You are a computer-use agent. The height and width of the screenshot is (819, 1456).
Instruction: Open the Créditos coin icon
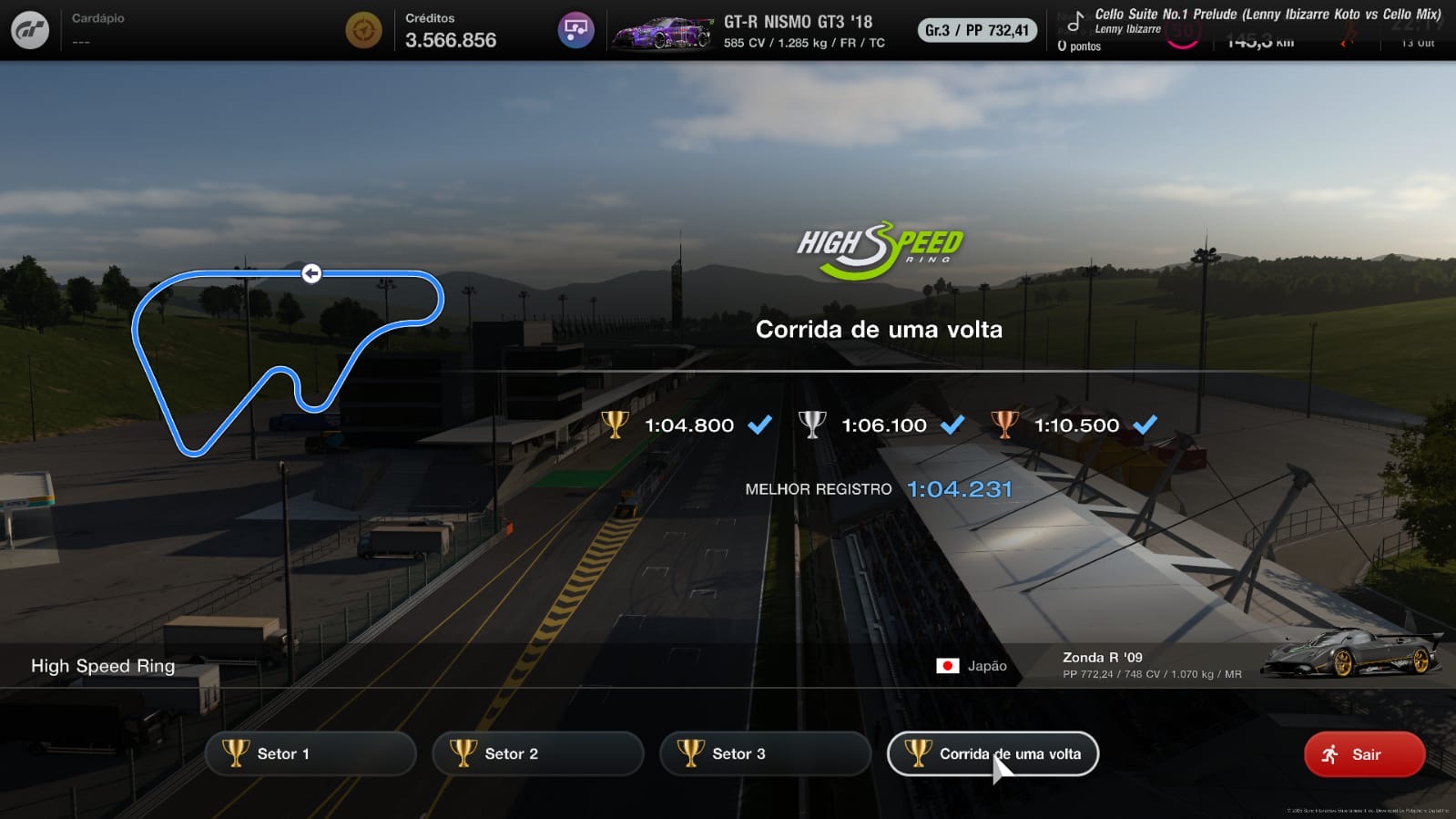click(x=363, y=29)
